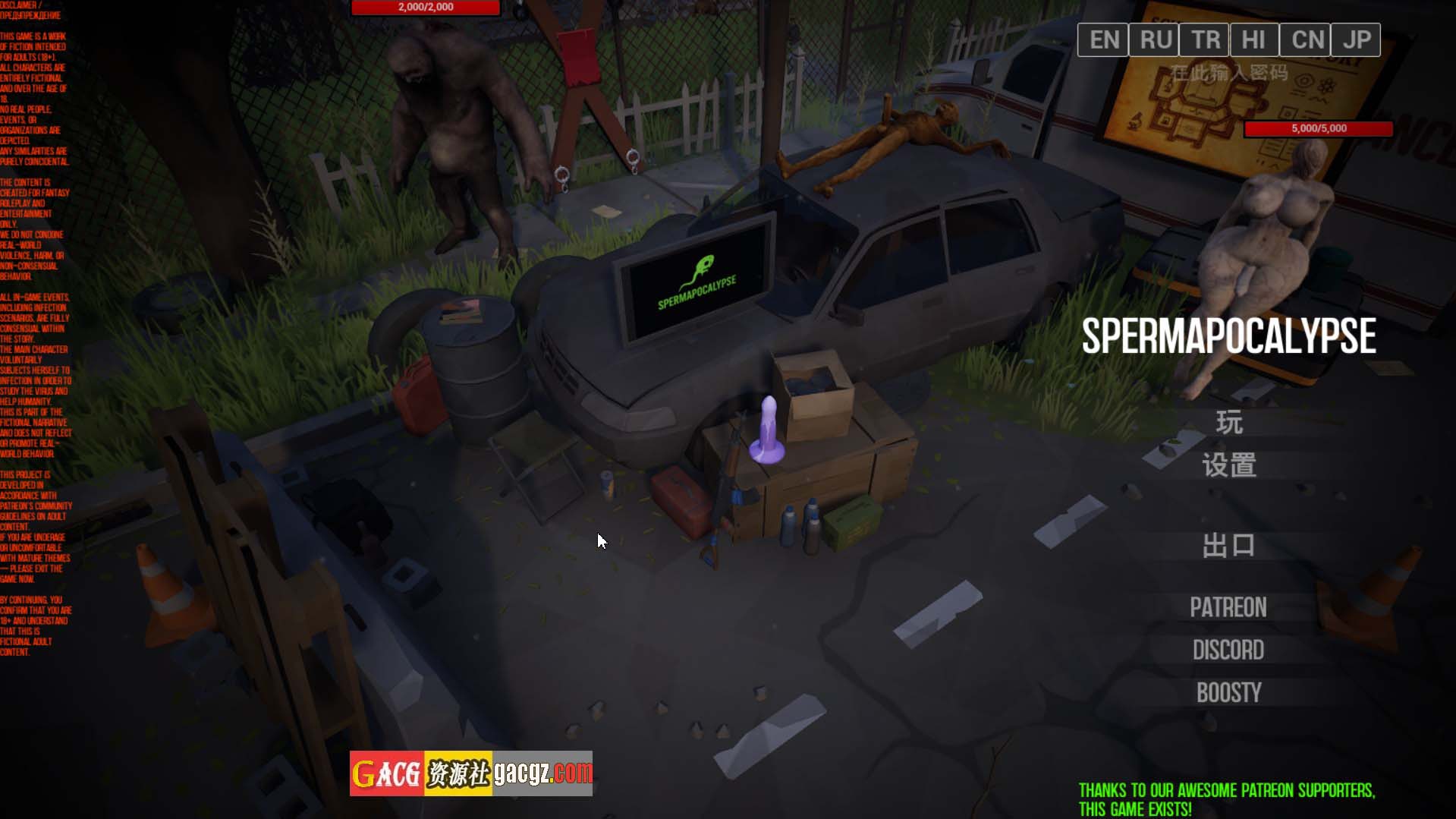Image resolution: width=1456 pixels, height=819 pixels.
Task: Select the HI language button
Action: coord(1255,39)
